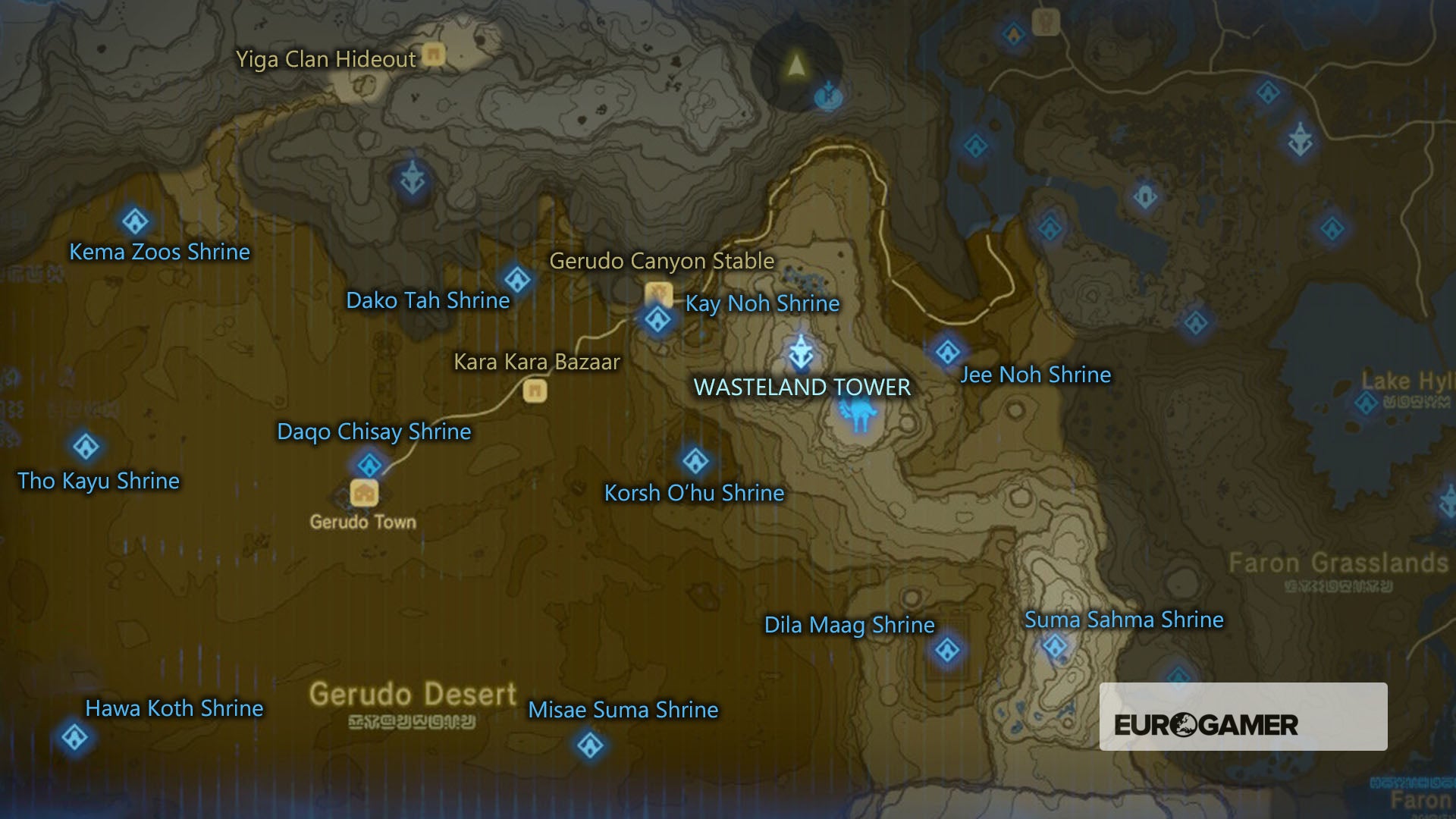Select the Wasteland Tower icon
This screenshot has height=819, width=1456.
(x=802, y=351)
